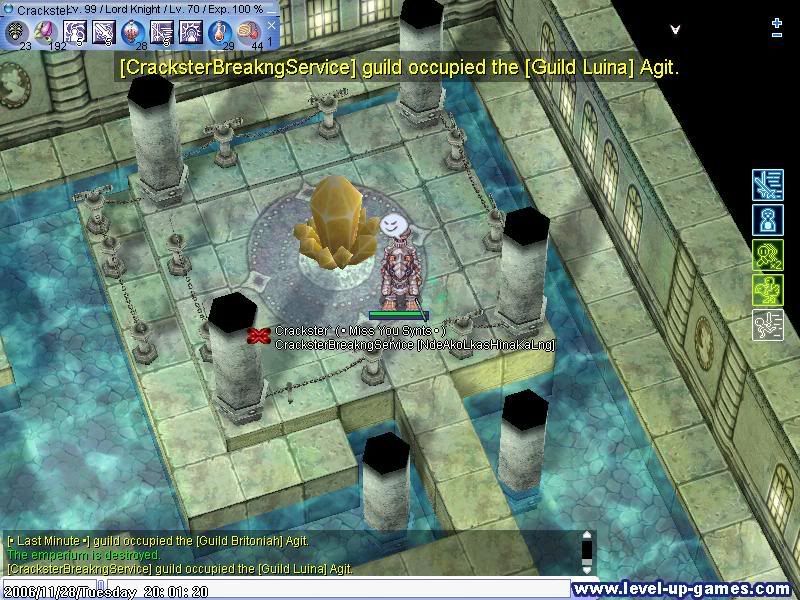Use the spider item with count 23
The image size is (800, 600).
point(17,32)
